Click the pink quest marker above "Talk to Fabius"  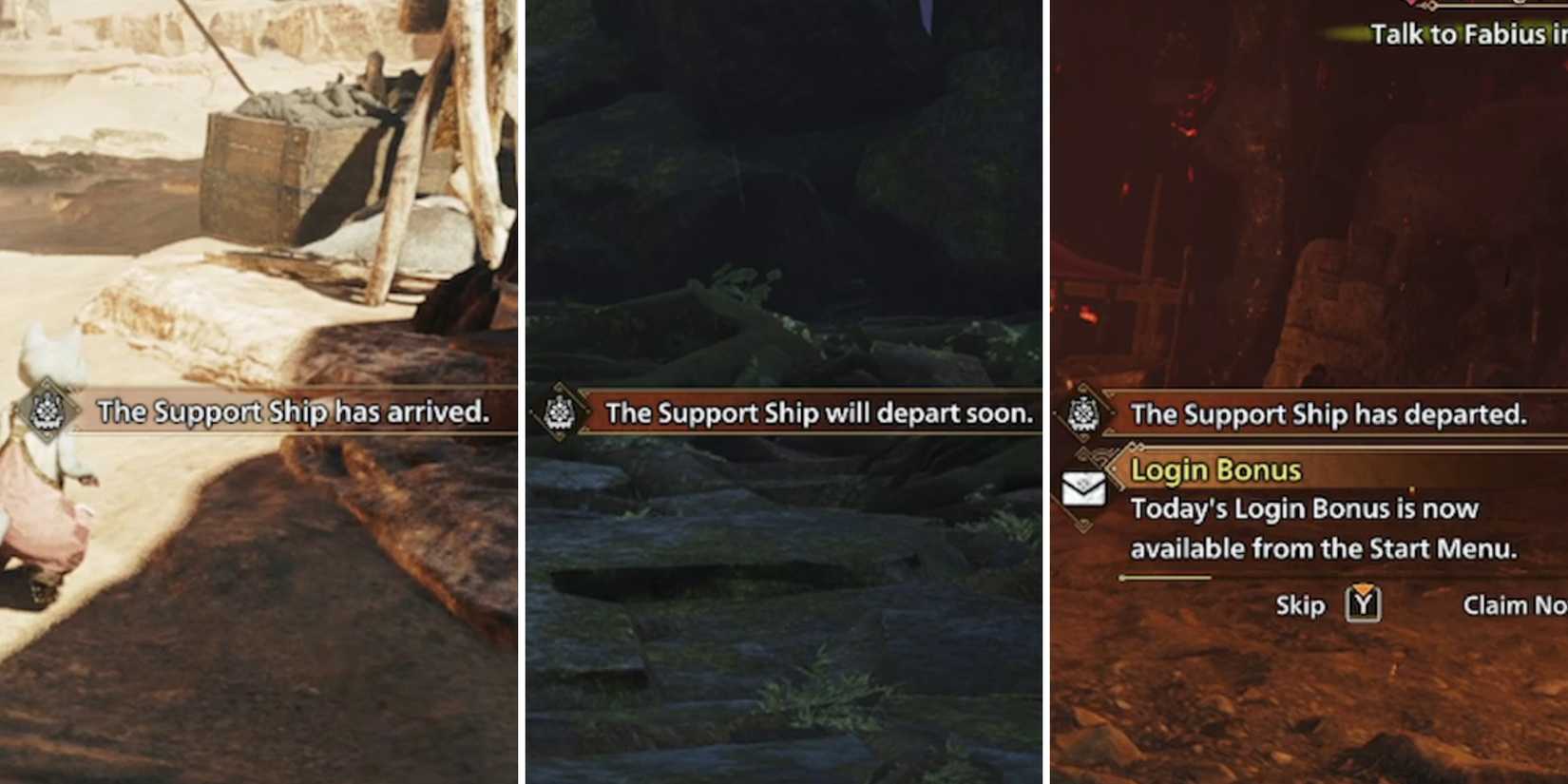(x=1412, y=4)
